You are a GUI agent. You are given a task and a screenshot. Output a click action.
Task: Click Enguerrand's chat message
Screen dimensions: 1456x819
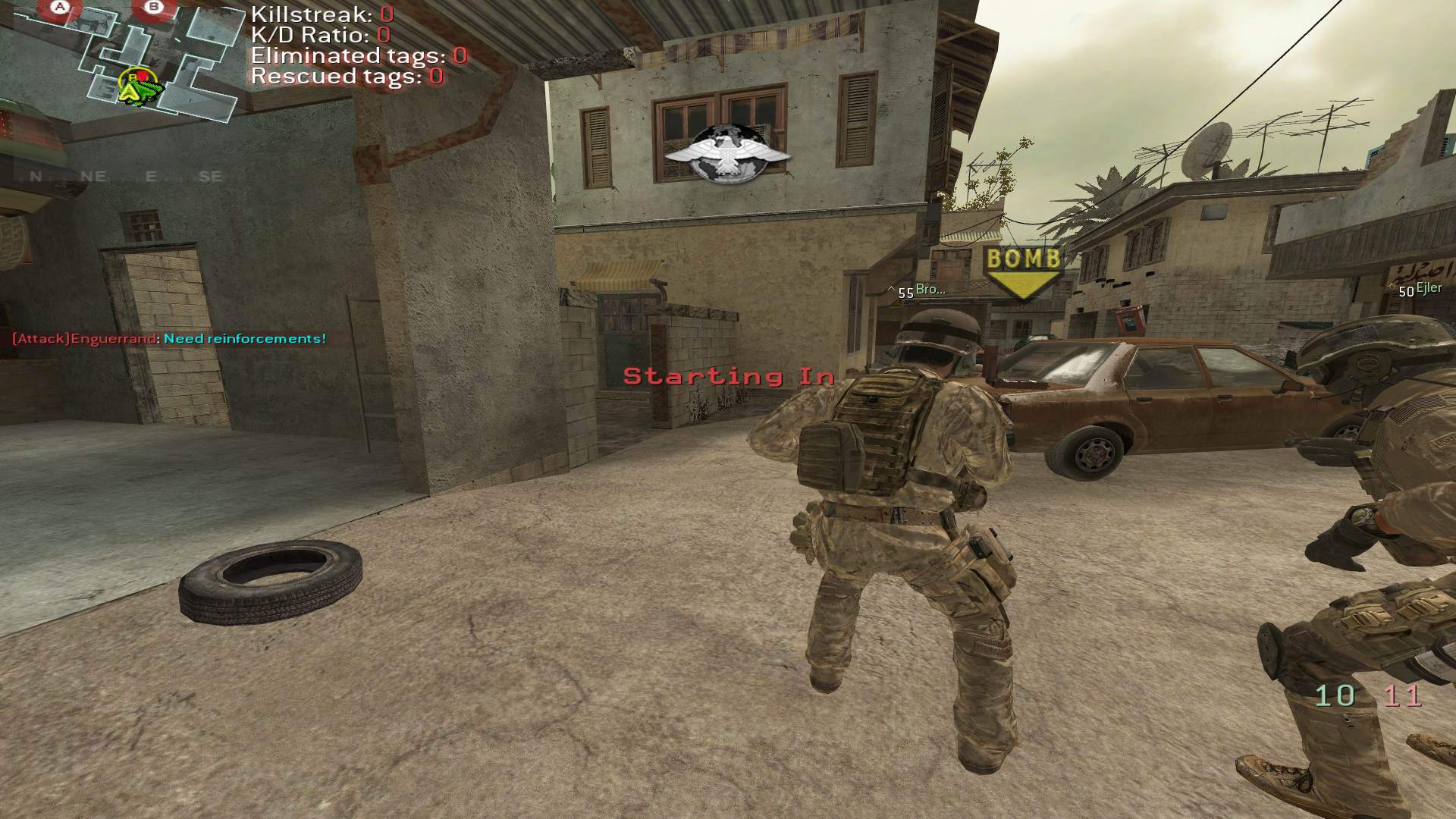pyautogui.click(x=169, y=338)
